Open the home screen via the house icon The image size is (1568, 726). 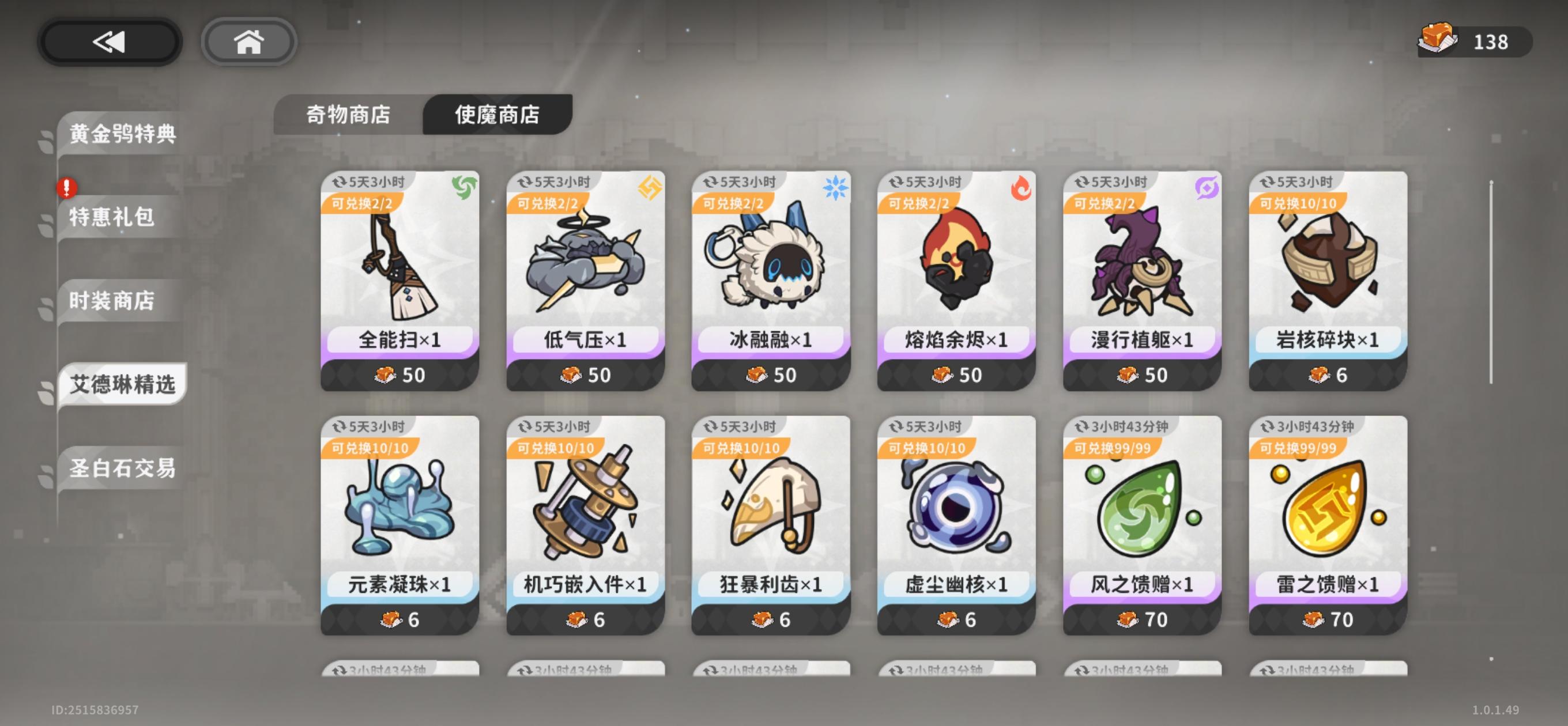tap(248, 41)
